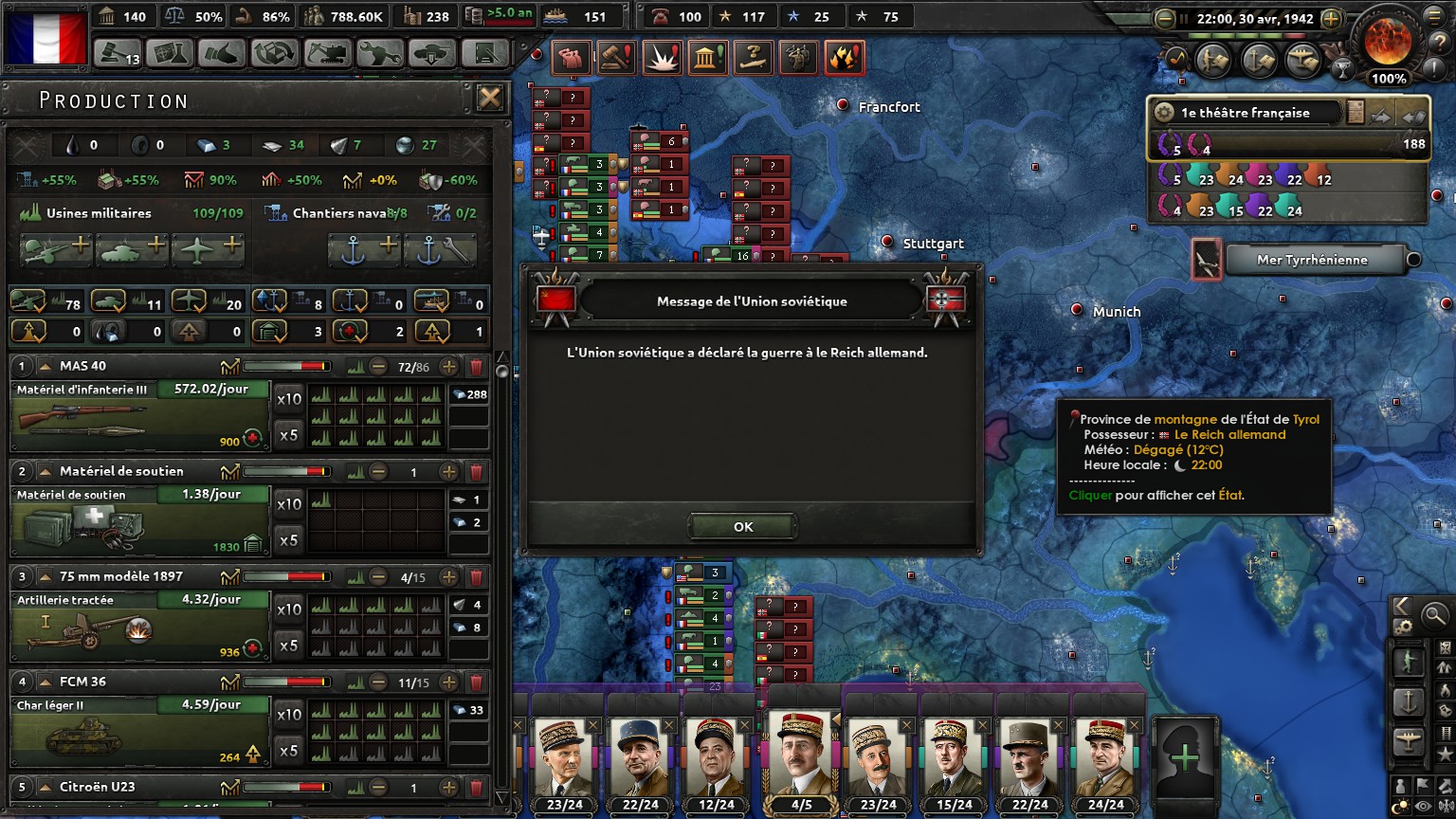The height and width of the screenshot is (819, 1456).
Task: Select the 1e théâtre française header
Action: [1246, 113]
